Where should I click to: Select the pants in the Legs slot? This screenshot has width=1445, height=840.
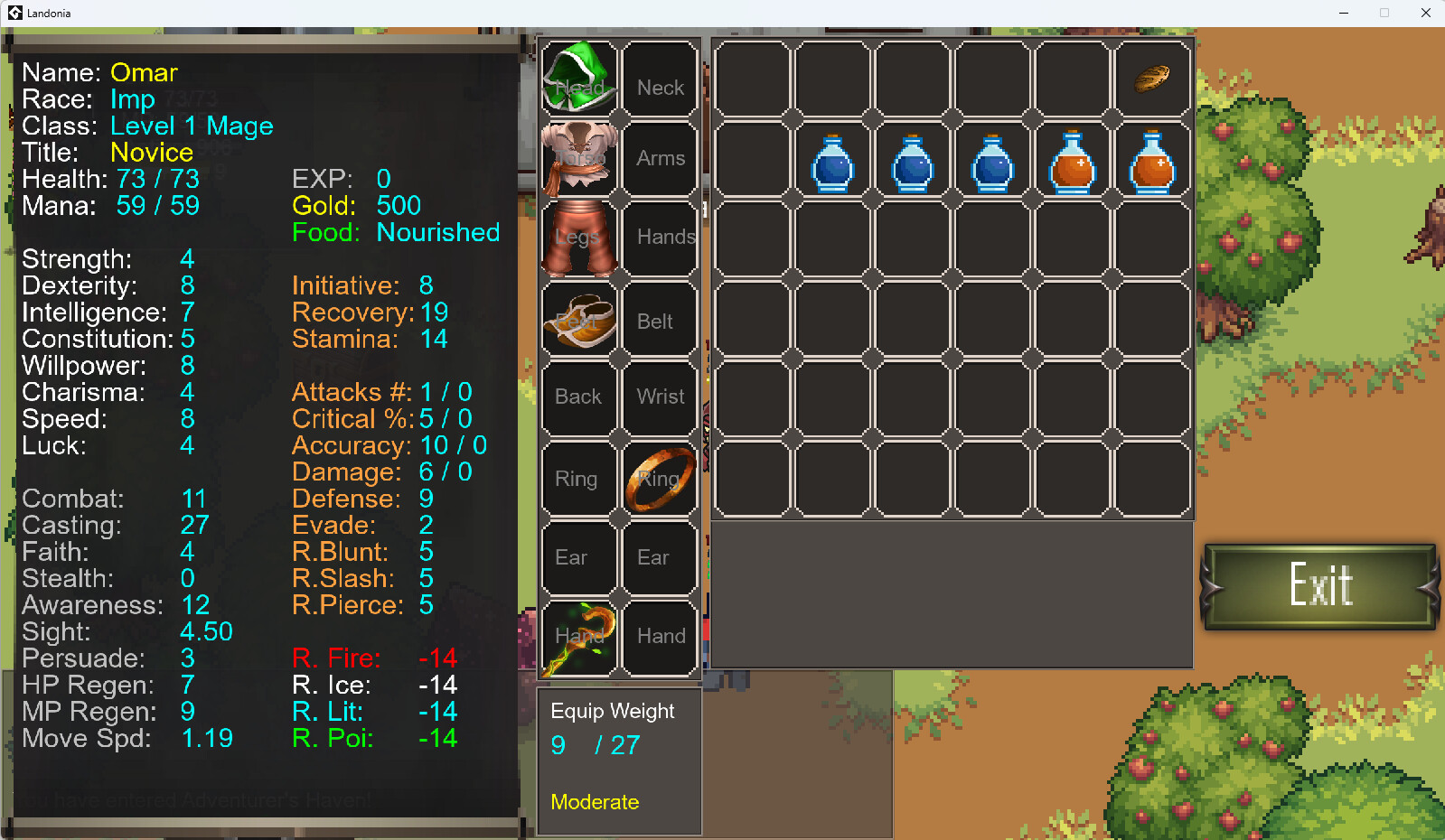579,237
